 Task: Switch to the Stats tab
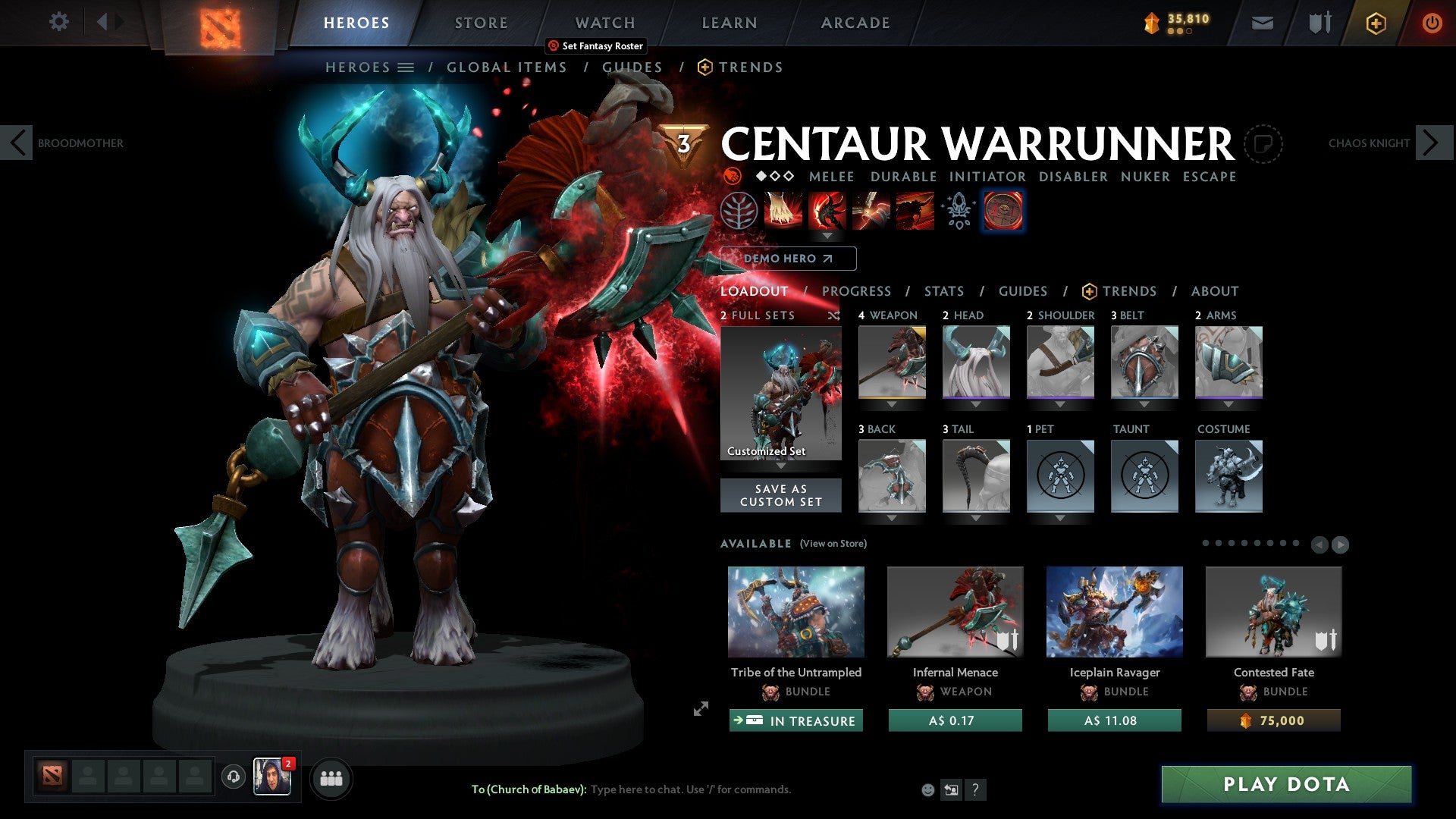tap(943, 290)
